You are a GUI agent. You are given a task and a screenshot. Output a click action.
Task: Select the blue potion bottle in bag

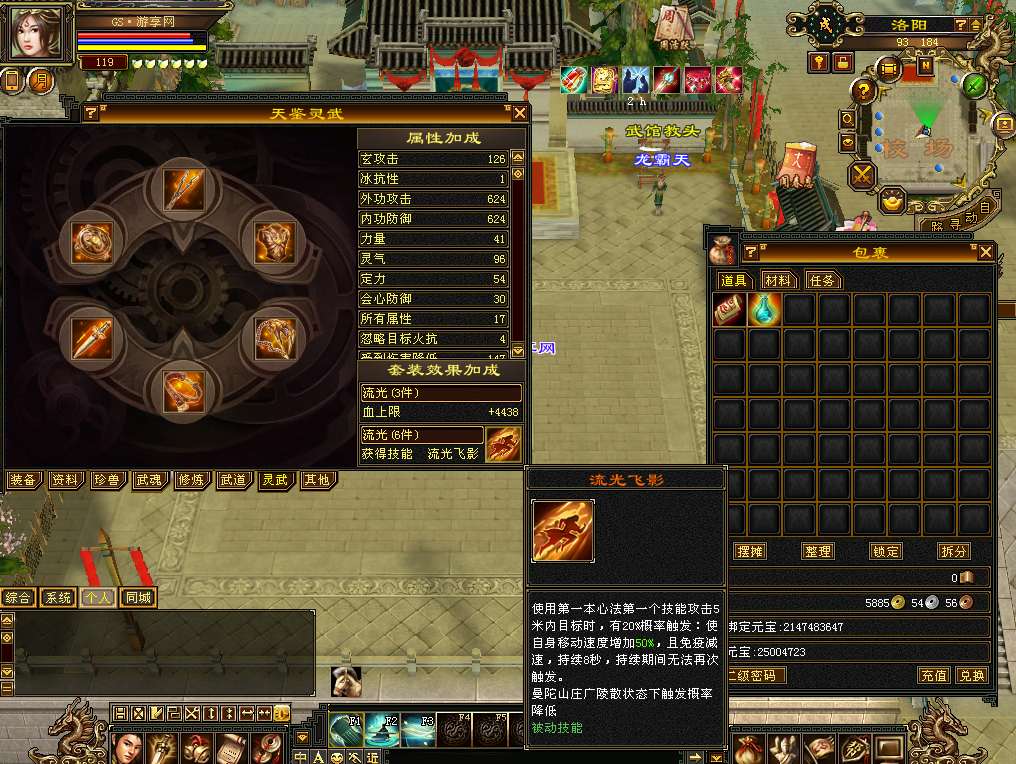tap(765, 310)
